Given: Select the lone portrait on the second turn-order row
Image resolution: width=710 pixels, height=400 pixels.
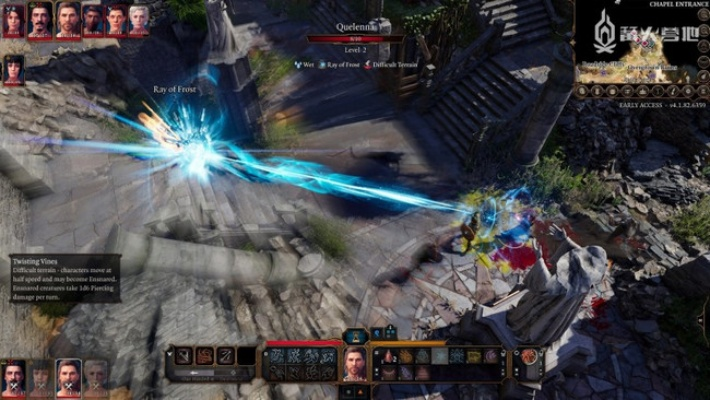Looking at the screenshot, I should tap(14, 68).
